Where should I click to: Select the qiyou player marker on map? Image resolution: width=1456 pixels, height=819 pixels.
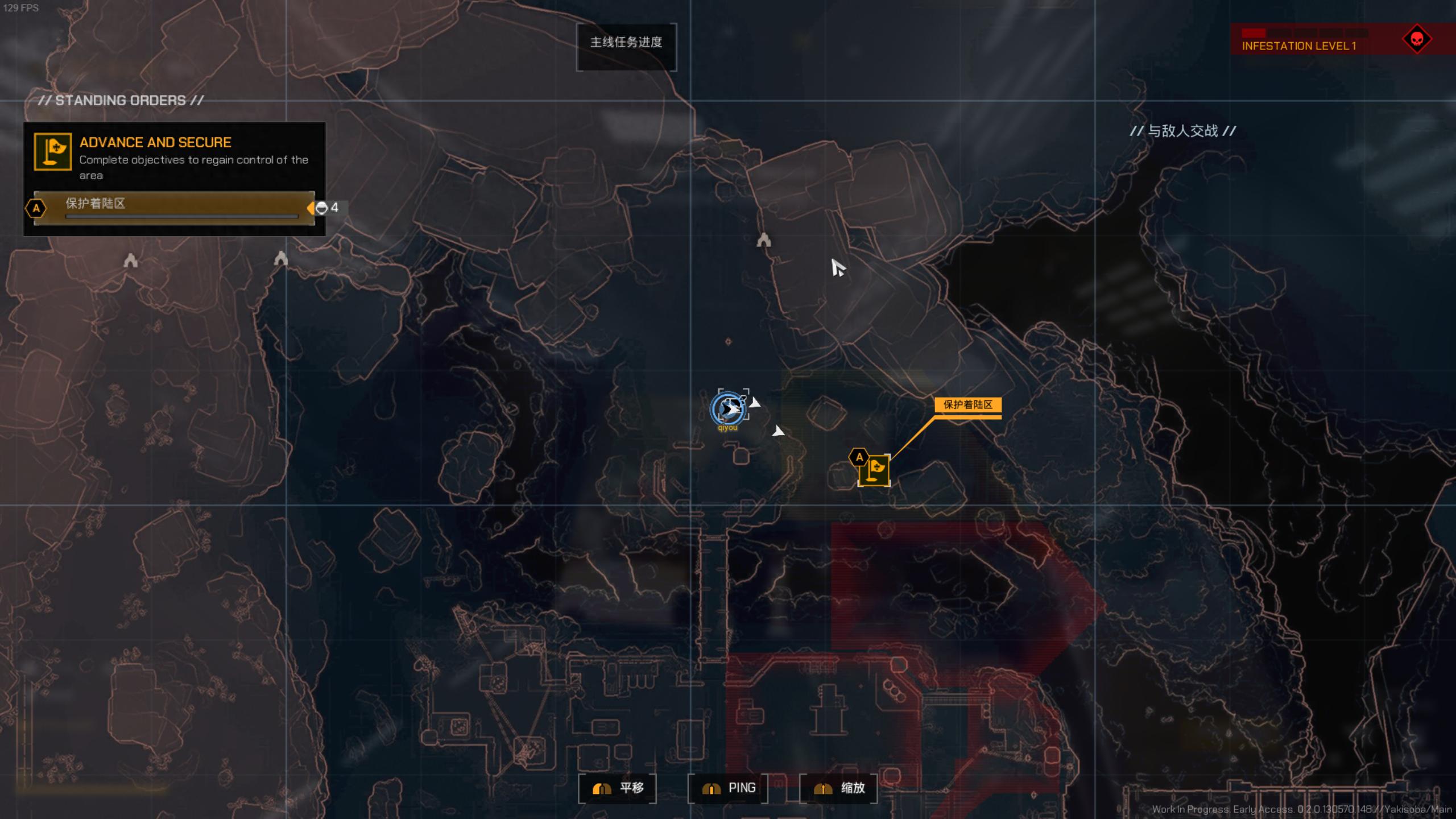point(729,408)
